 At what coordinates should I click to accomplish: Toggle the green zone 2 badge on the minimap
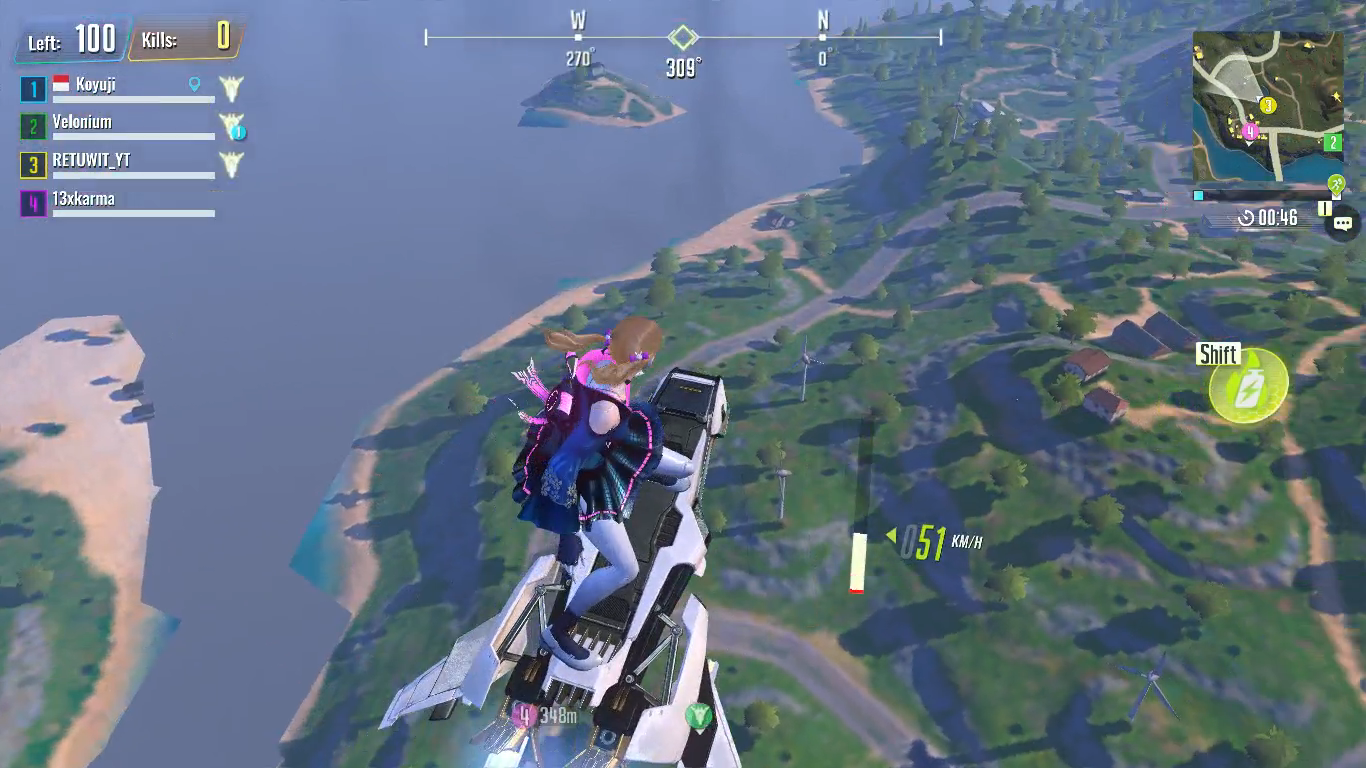click(1334, 143)
